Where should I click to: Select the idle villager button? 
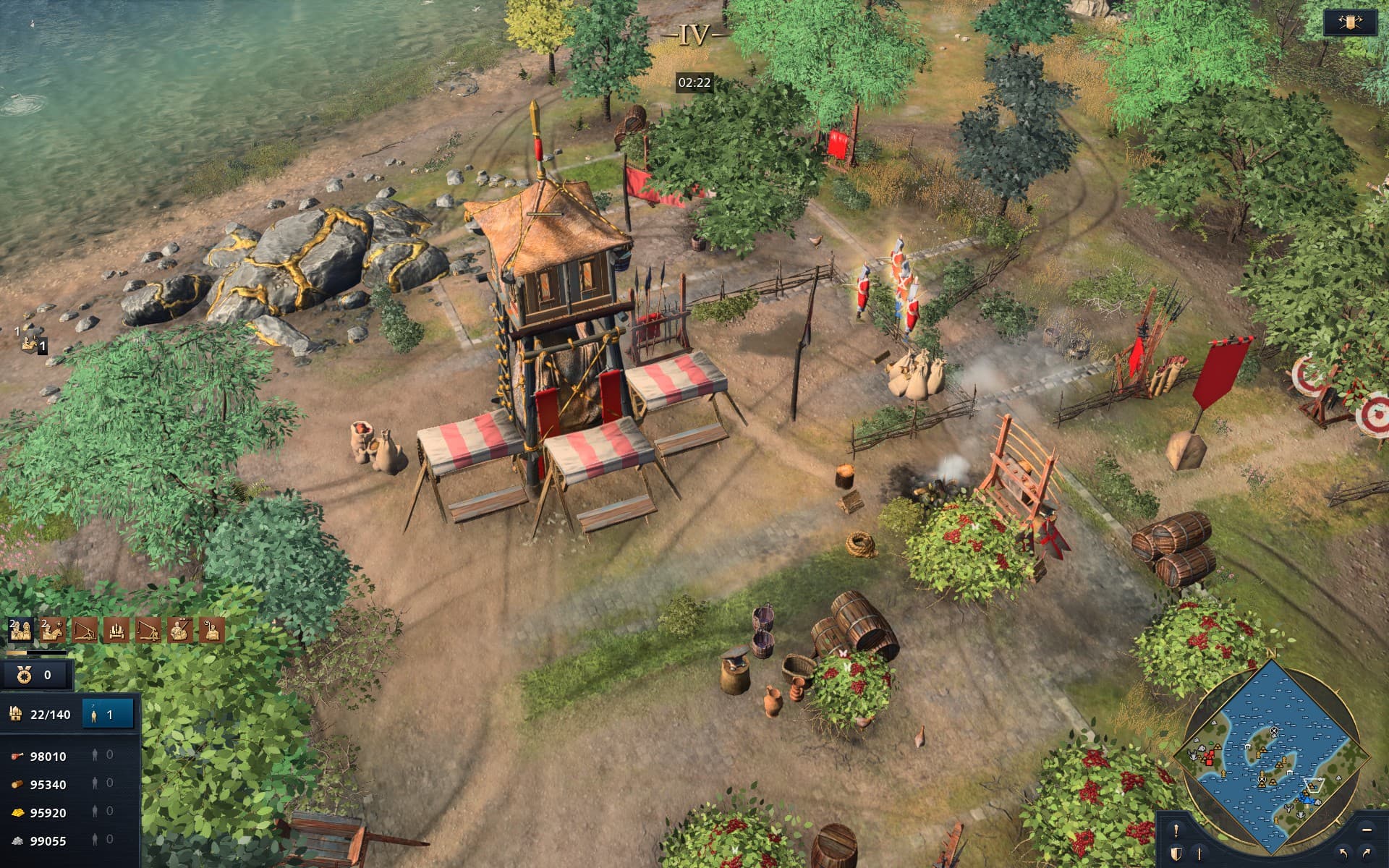(x=107, y=714)
